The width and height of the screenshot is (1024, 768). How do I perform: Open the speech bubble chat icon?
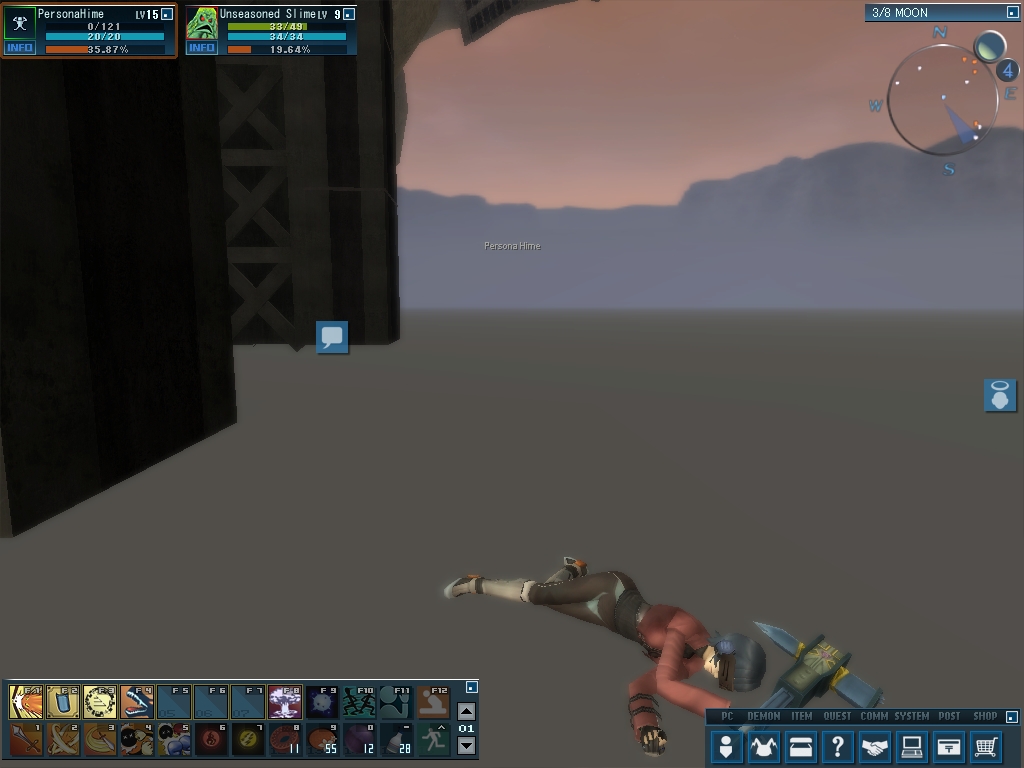(332, 337)
